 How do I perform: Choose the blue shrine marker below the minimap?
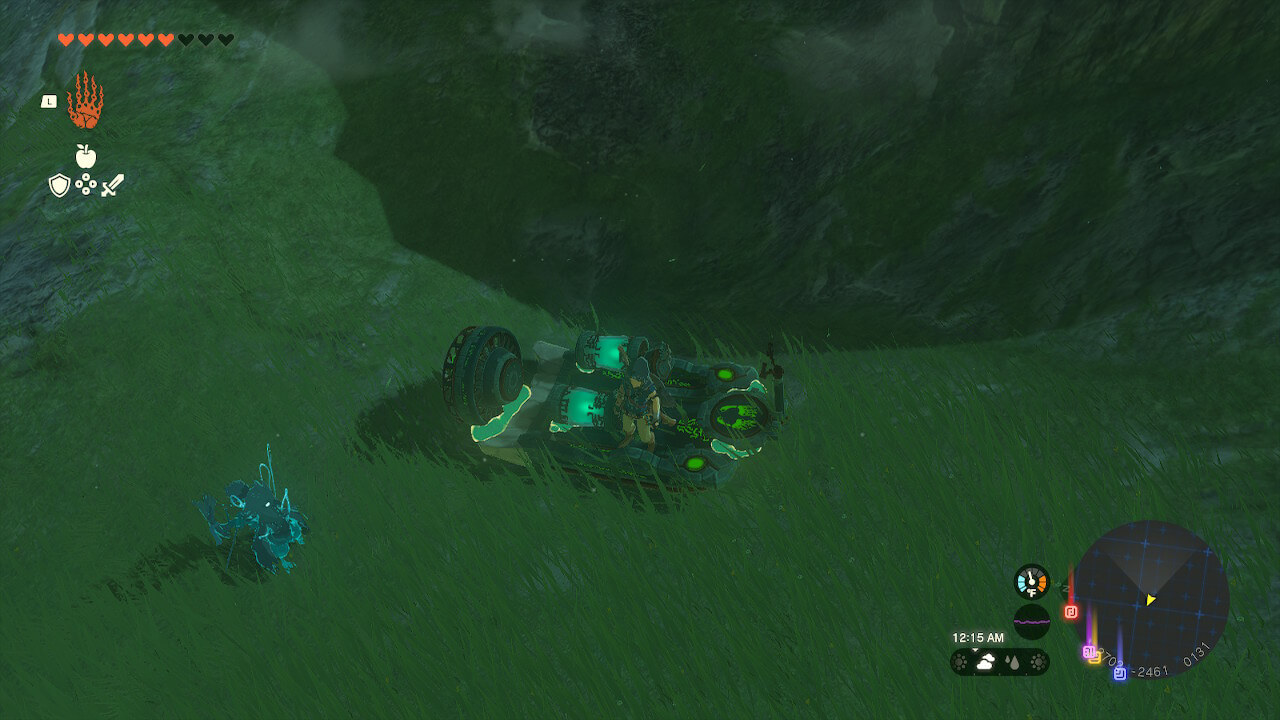click(x=1120, y=673)
